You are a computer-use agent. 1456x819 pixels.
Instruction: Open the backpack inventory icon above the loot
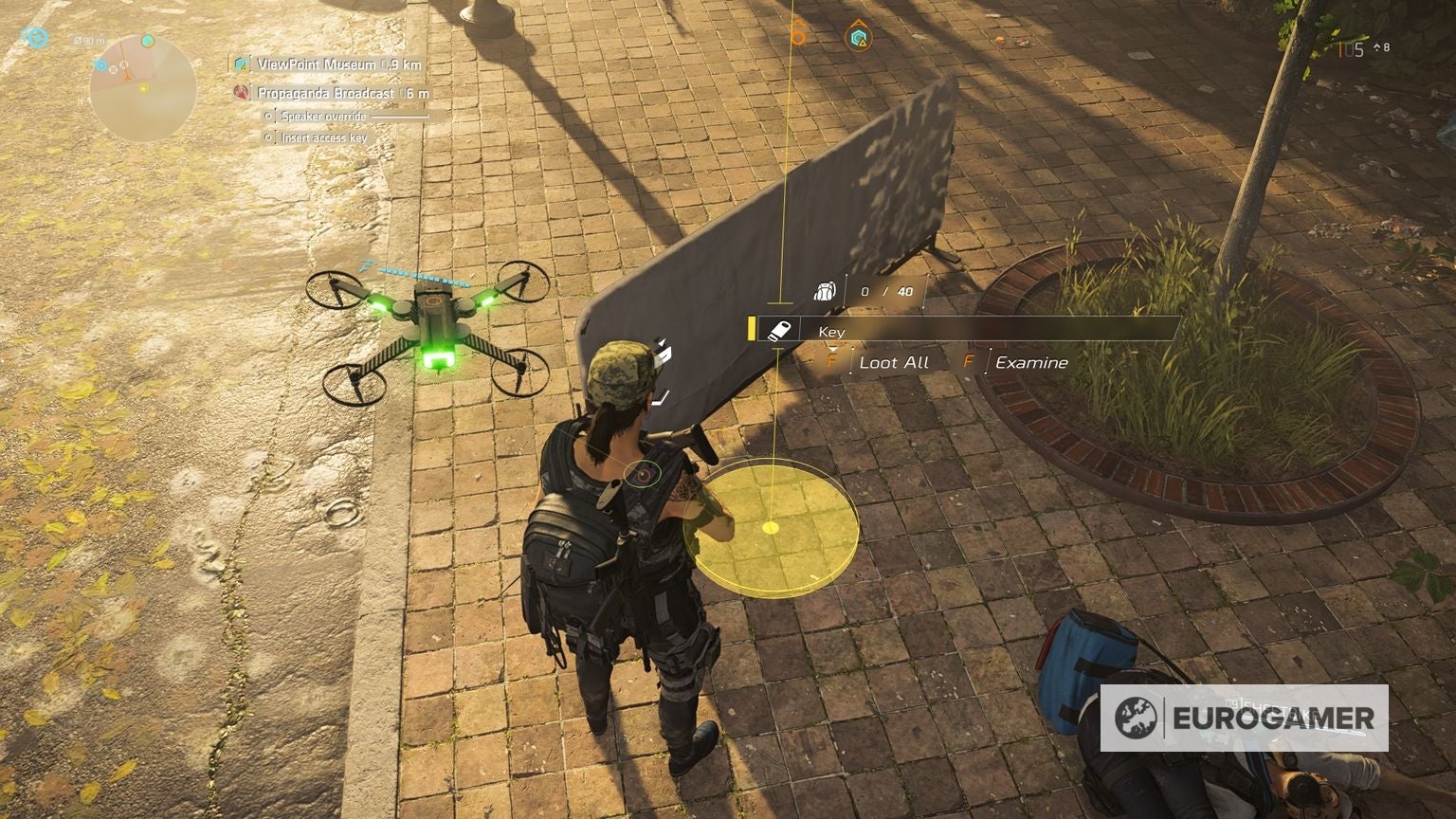tap(824, 288)
